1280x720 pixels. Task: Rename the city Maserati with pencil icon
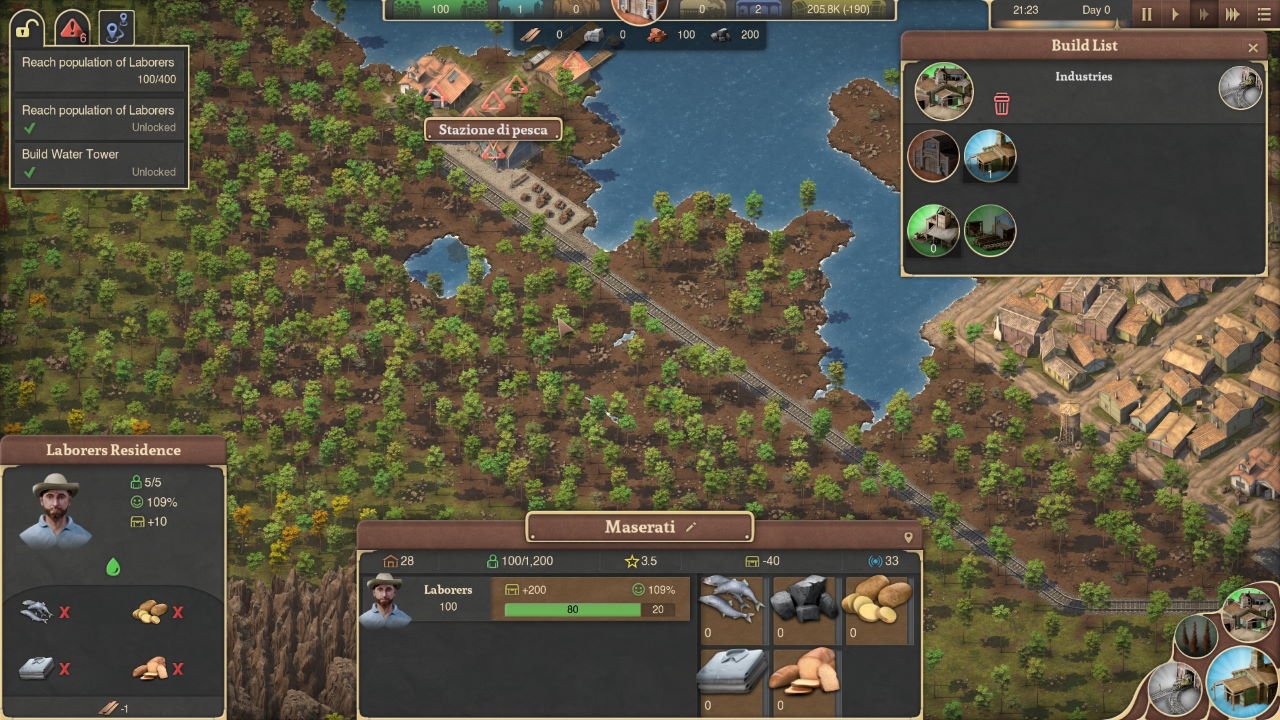[690, 527]
